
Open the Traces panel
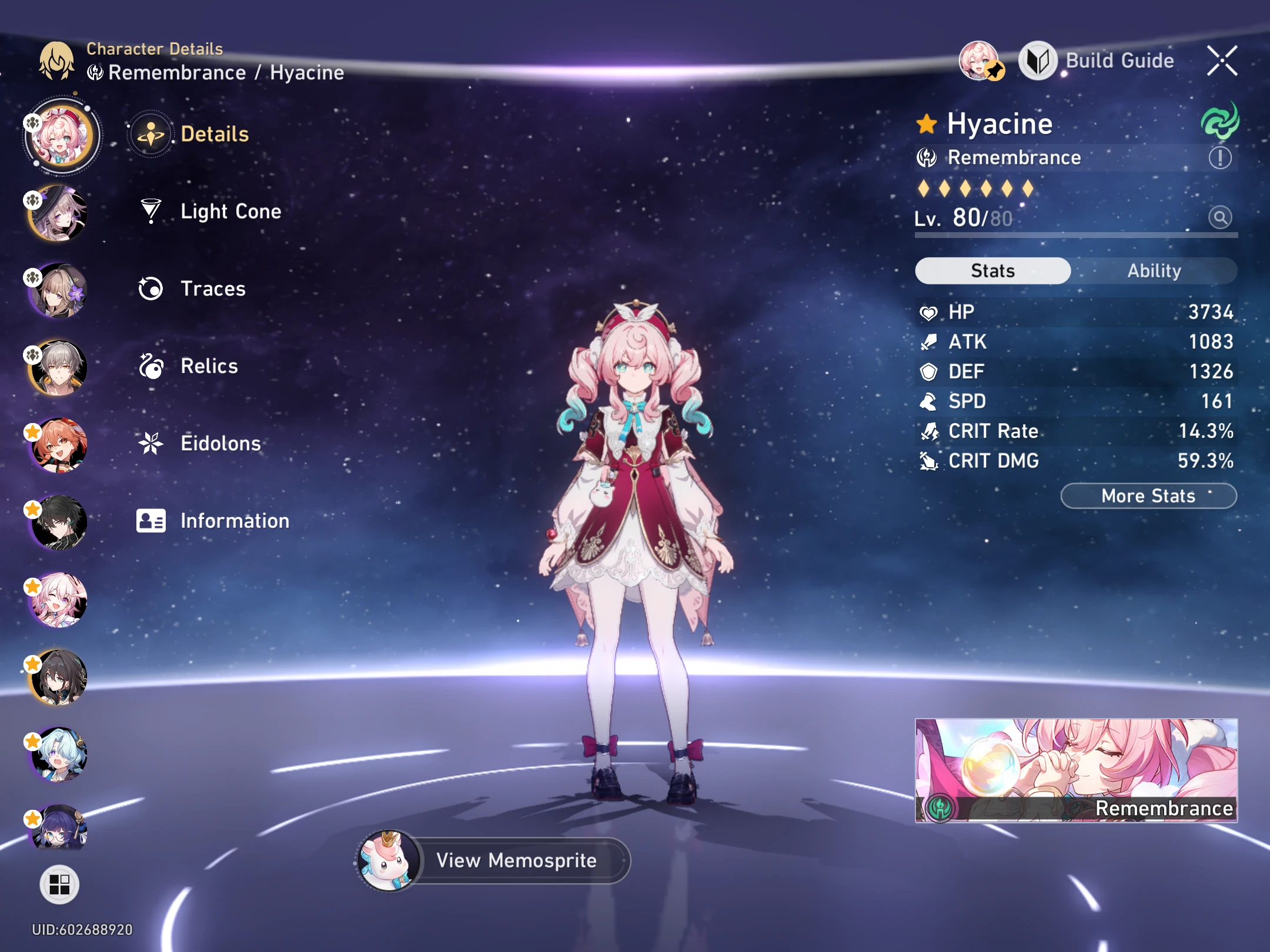click(213, 289)
